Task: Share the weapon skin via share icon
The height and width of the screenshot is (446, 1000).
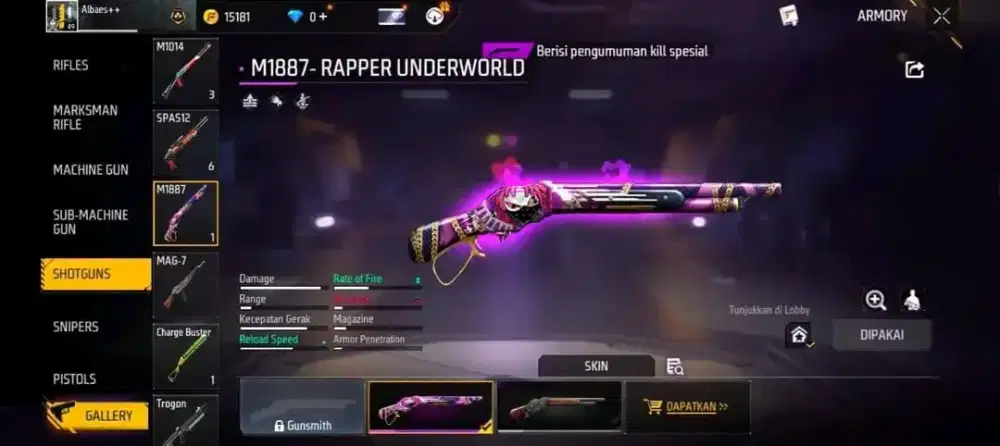Action: 914,69
